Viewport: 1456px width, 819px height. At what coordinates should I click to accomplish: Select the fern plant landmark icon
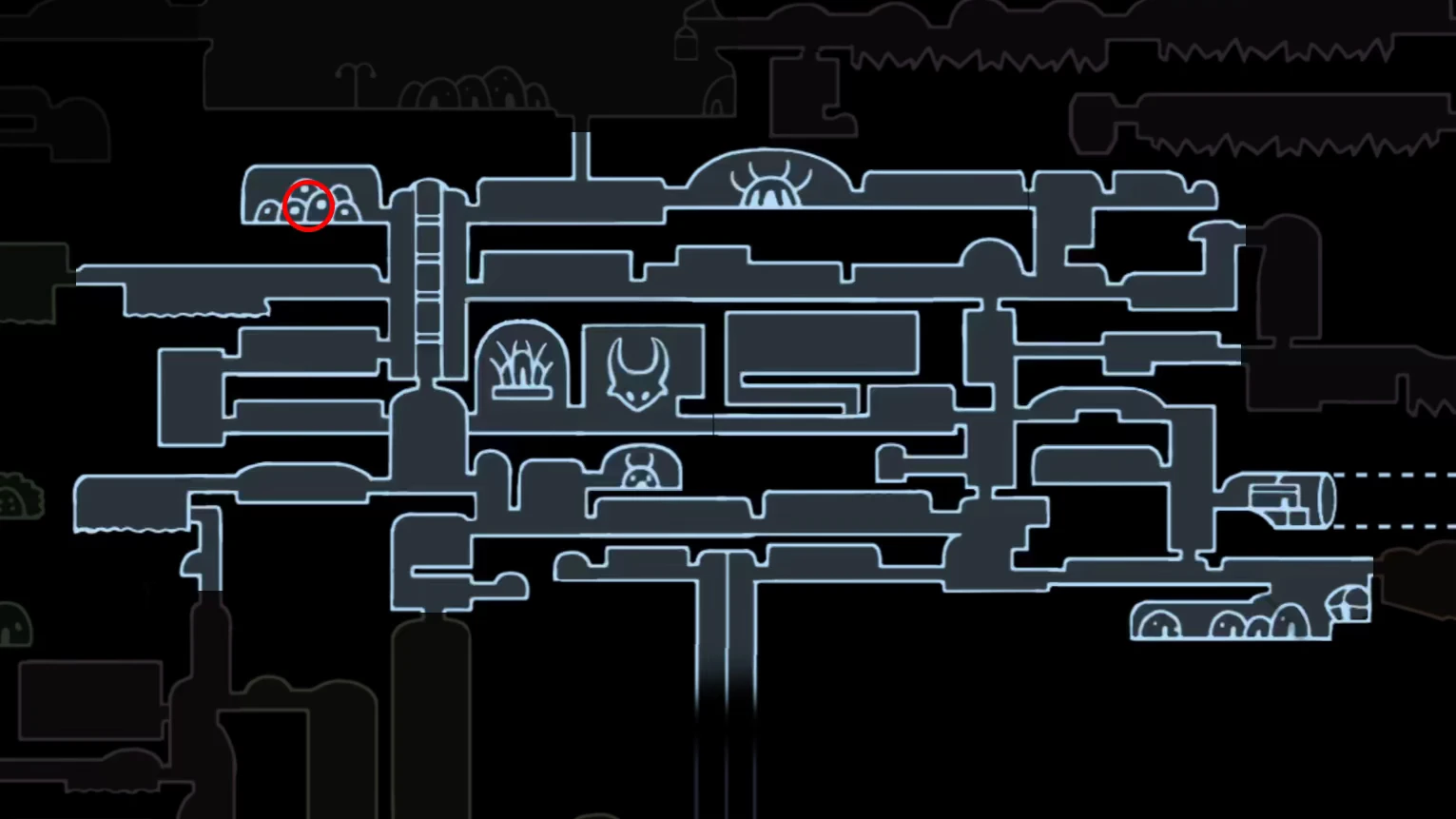(x=520, y=366)
